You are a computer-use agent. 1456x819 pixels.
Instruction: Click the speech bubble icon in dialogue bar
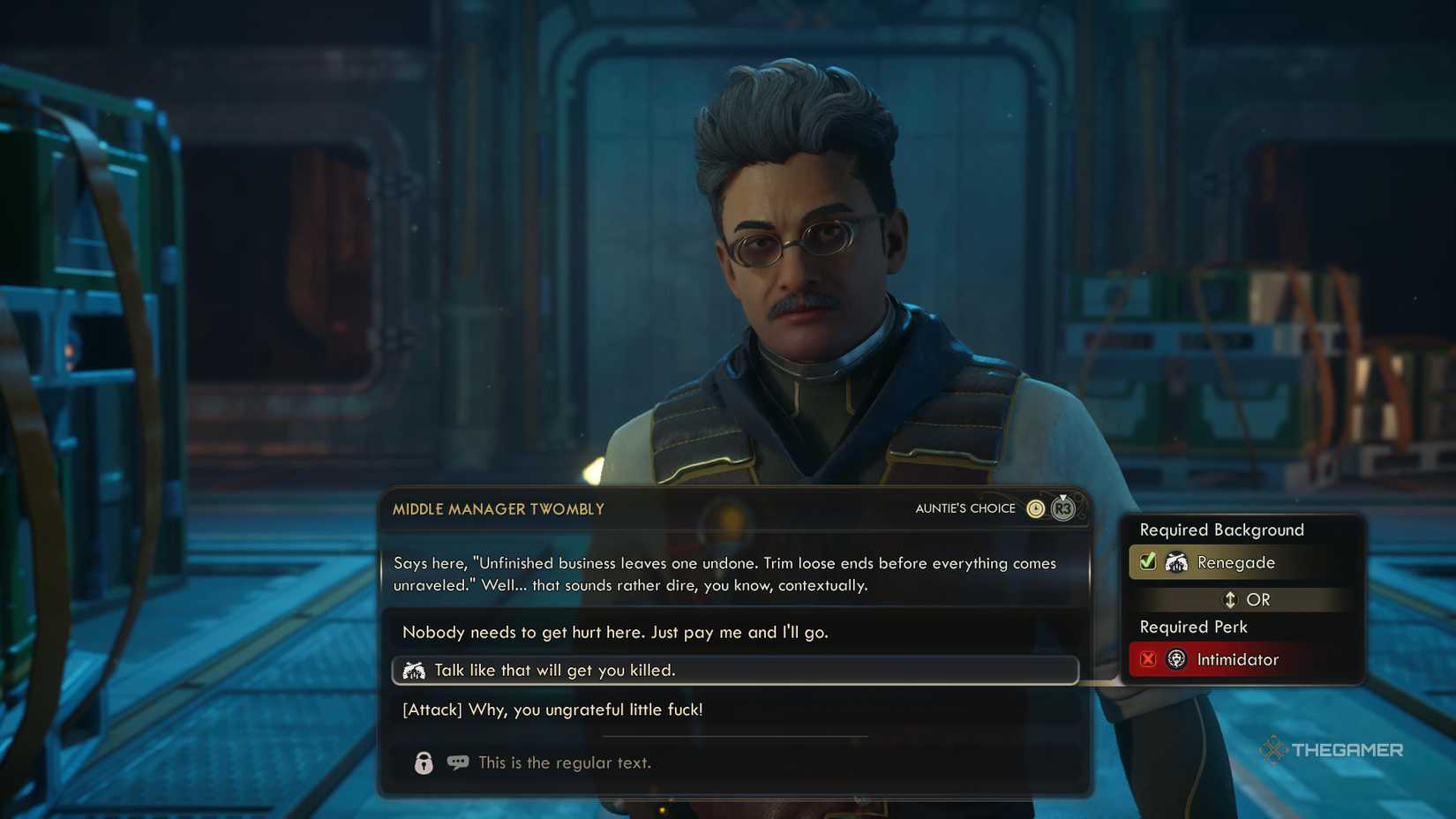click(457, 763)
